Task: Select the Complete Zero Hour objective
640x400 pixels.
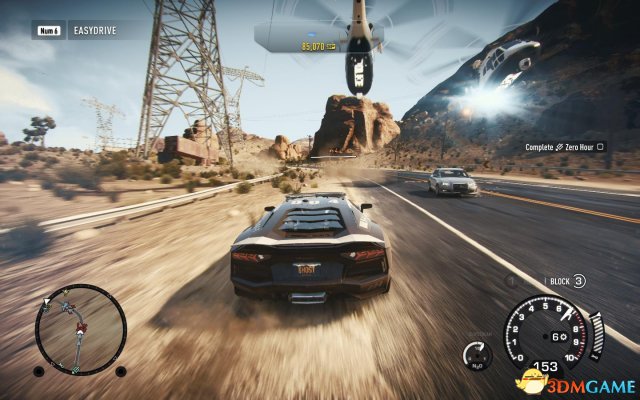Action: [572, 148]
